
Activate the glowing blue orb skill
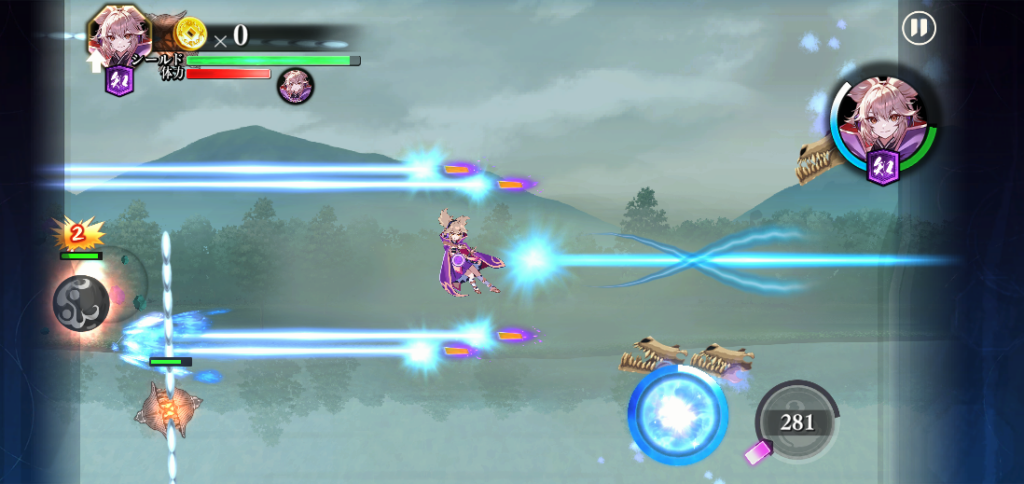coord(677,414)
